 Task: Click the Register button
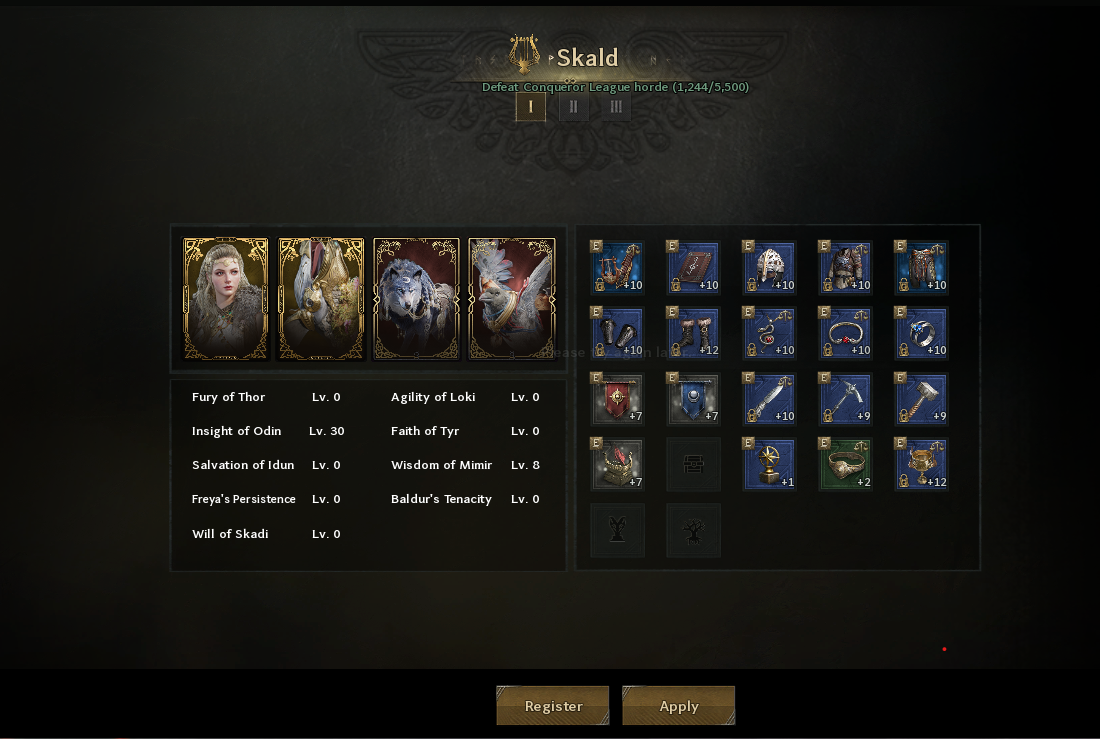pos(553,706)
